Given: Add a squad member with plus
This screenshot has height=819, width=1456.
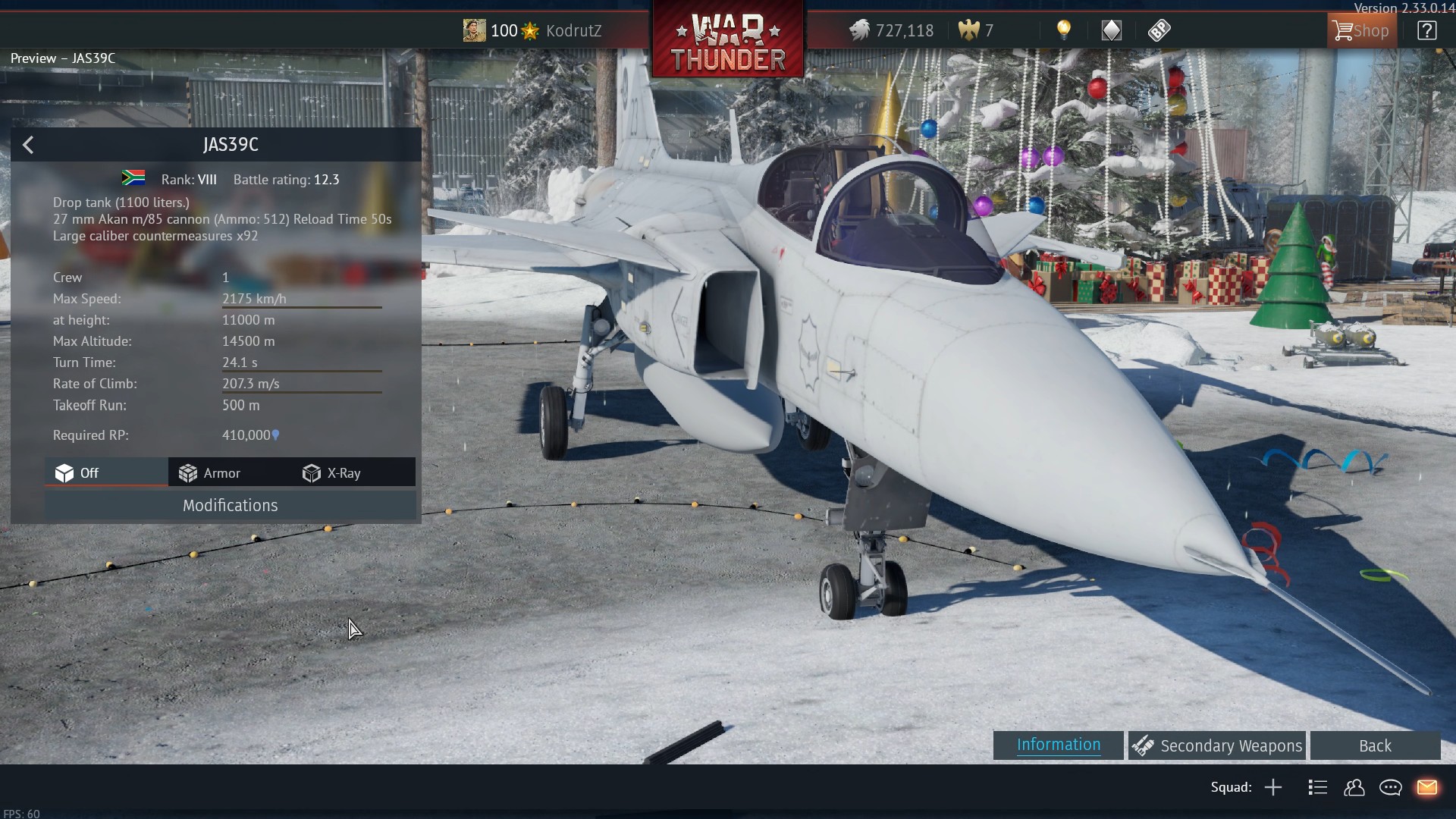Looking at the screenshot, I should (1273, 787).
